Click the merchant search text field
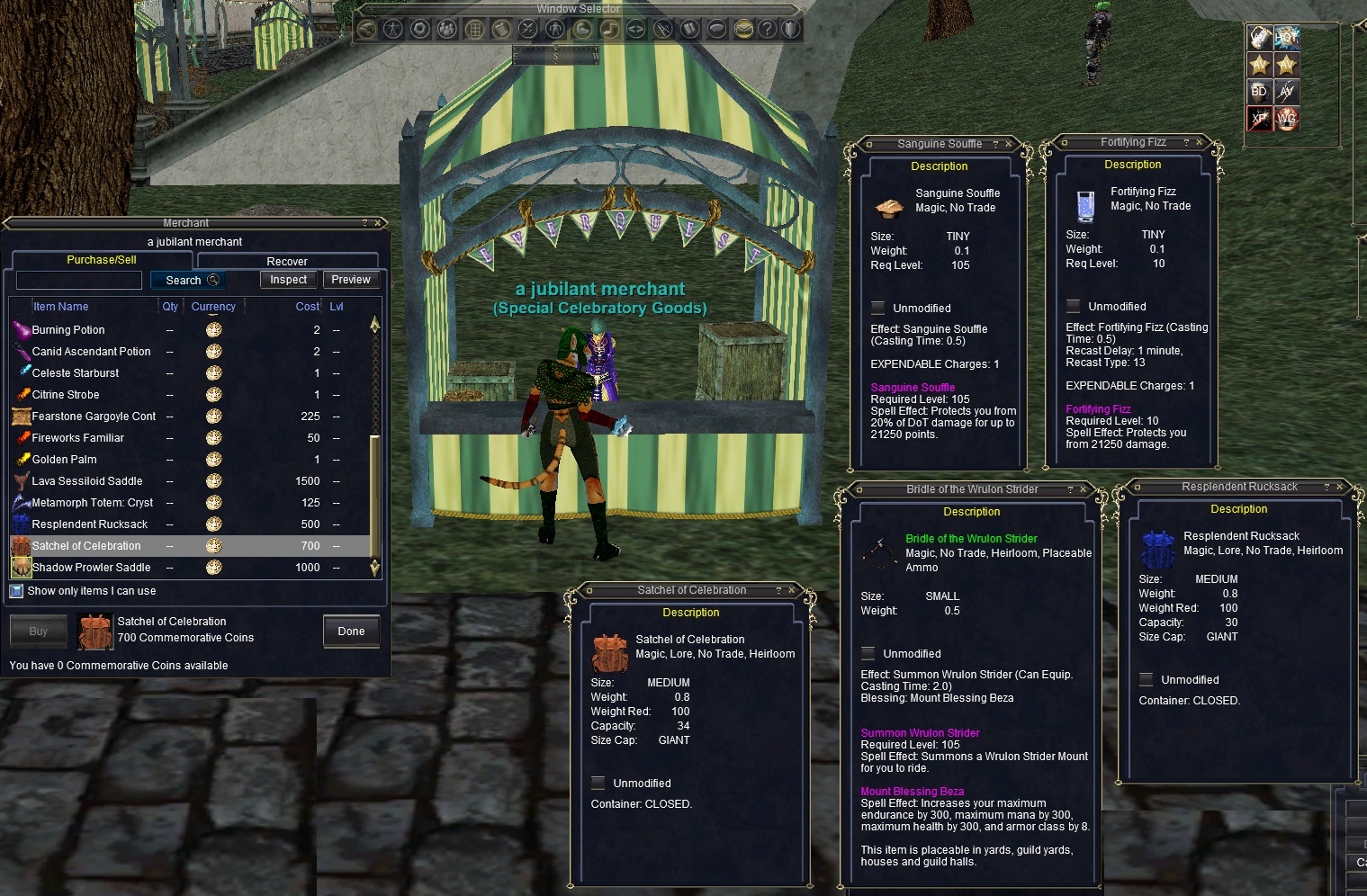1367x896 pixels. (78, 280)
